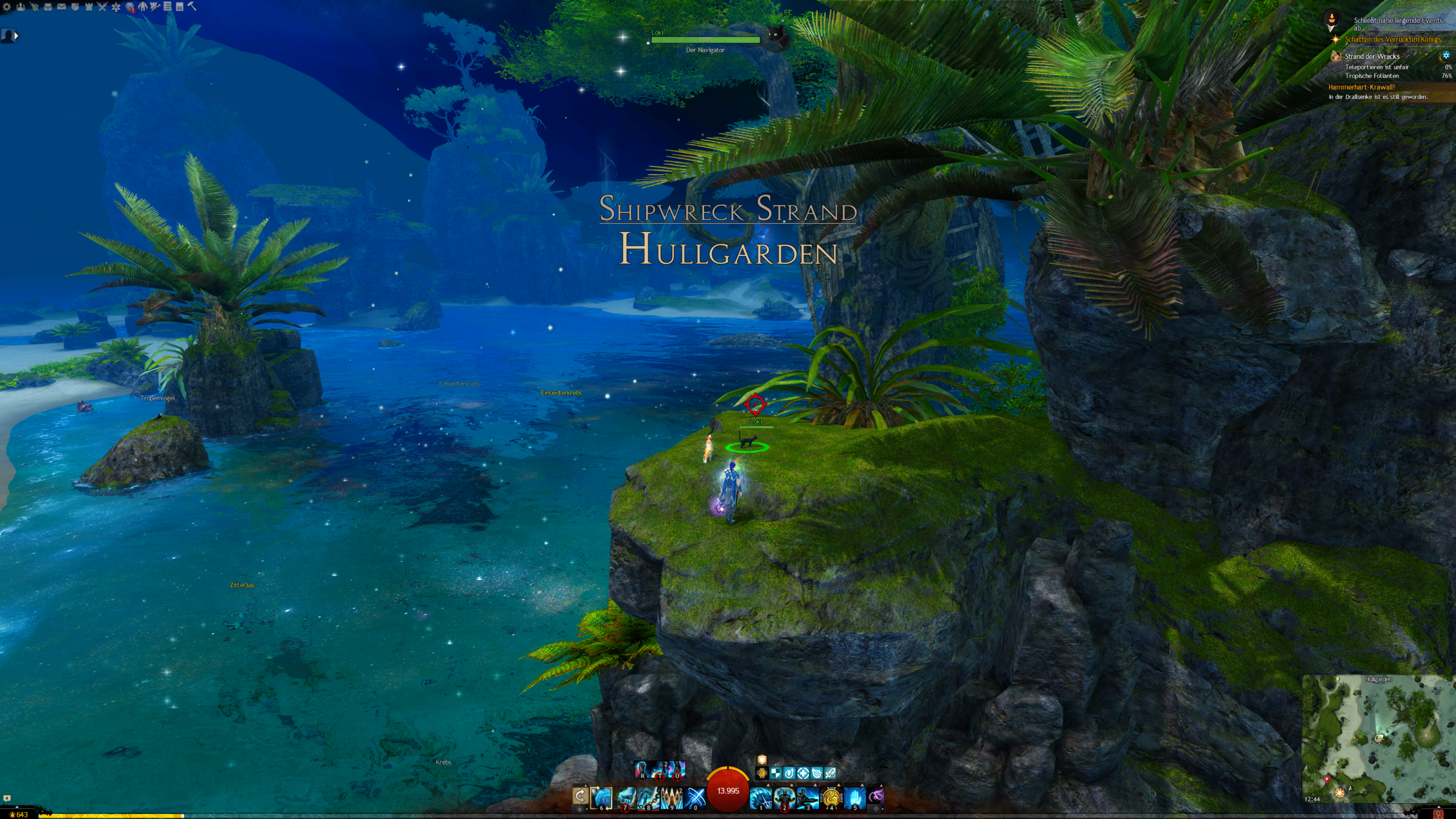Image resolution: width=1456 pixels, height=819 pixels.
Task: Use the spinning blade skill on slot 0
Action: tap(694, 797)
